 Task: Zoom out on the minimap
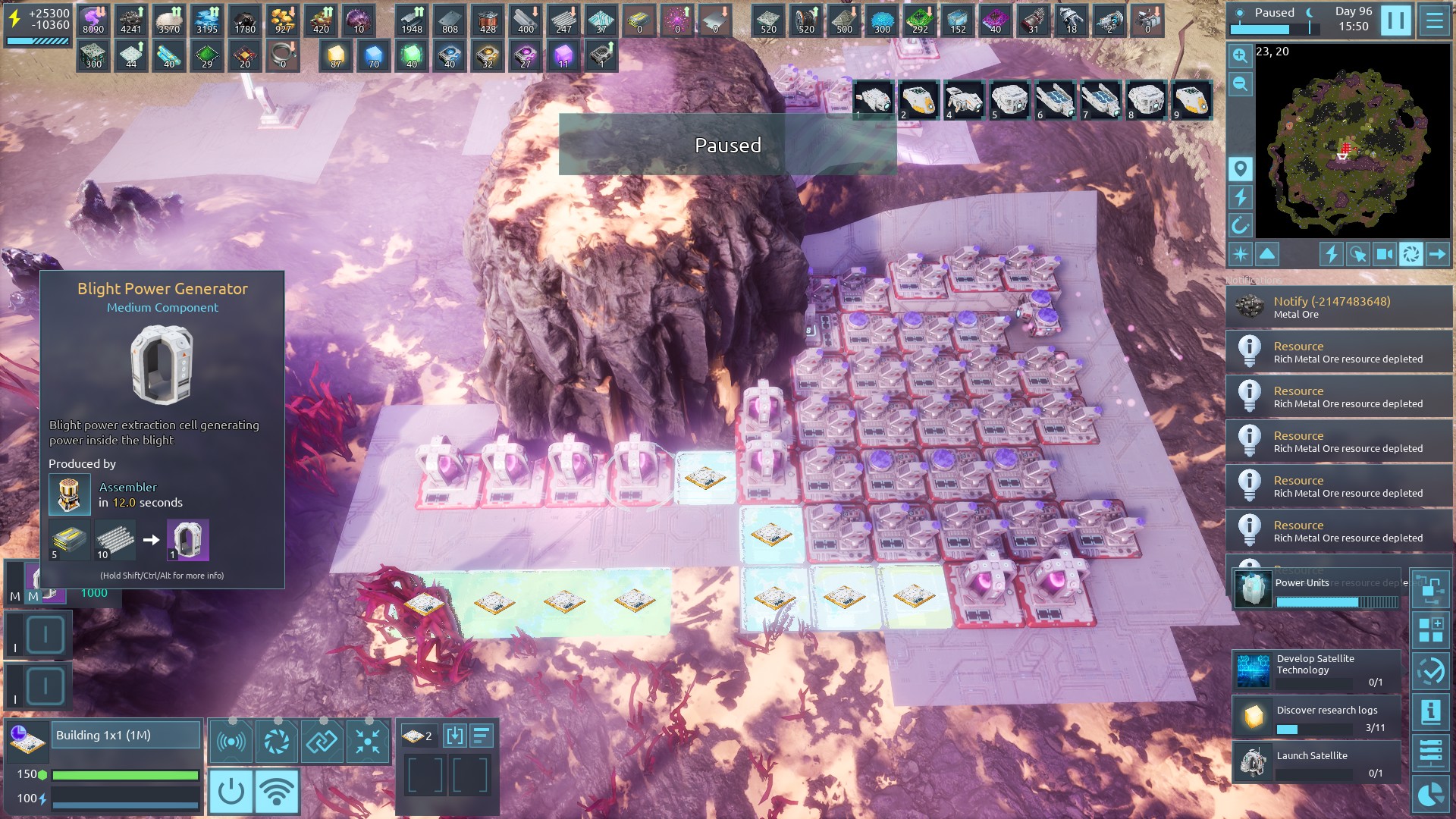point(1240,84)
